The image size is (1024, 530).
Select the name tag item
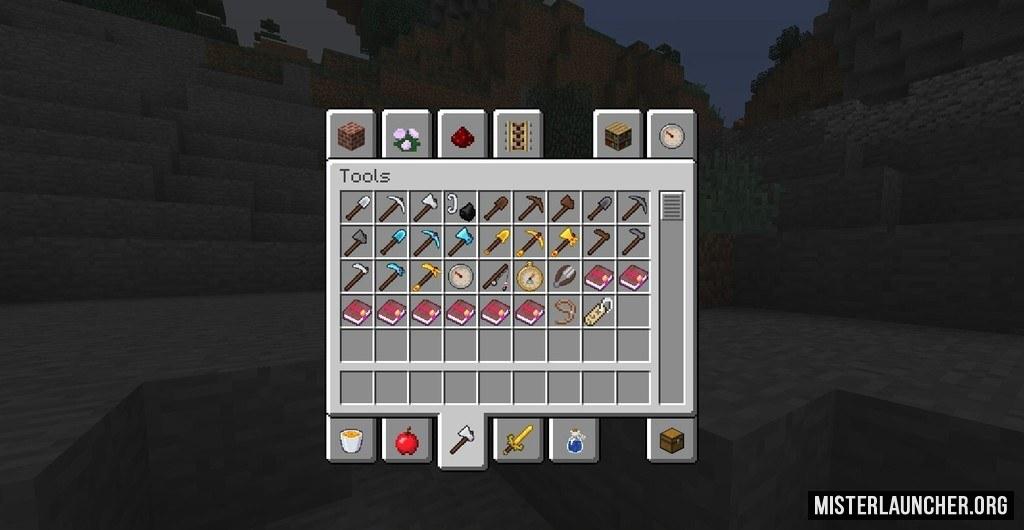click(x=598, y=310)
